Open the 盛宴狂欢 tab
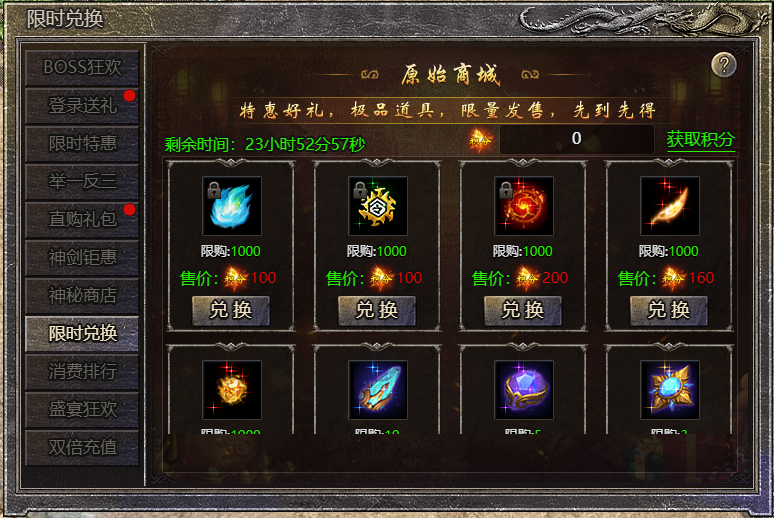The width and height of the screenshot is (774, 518). pos(82,409)
